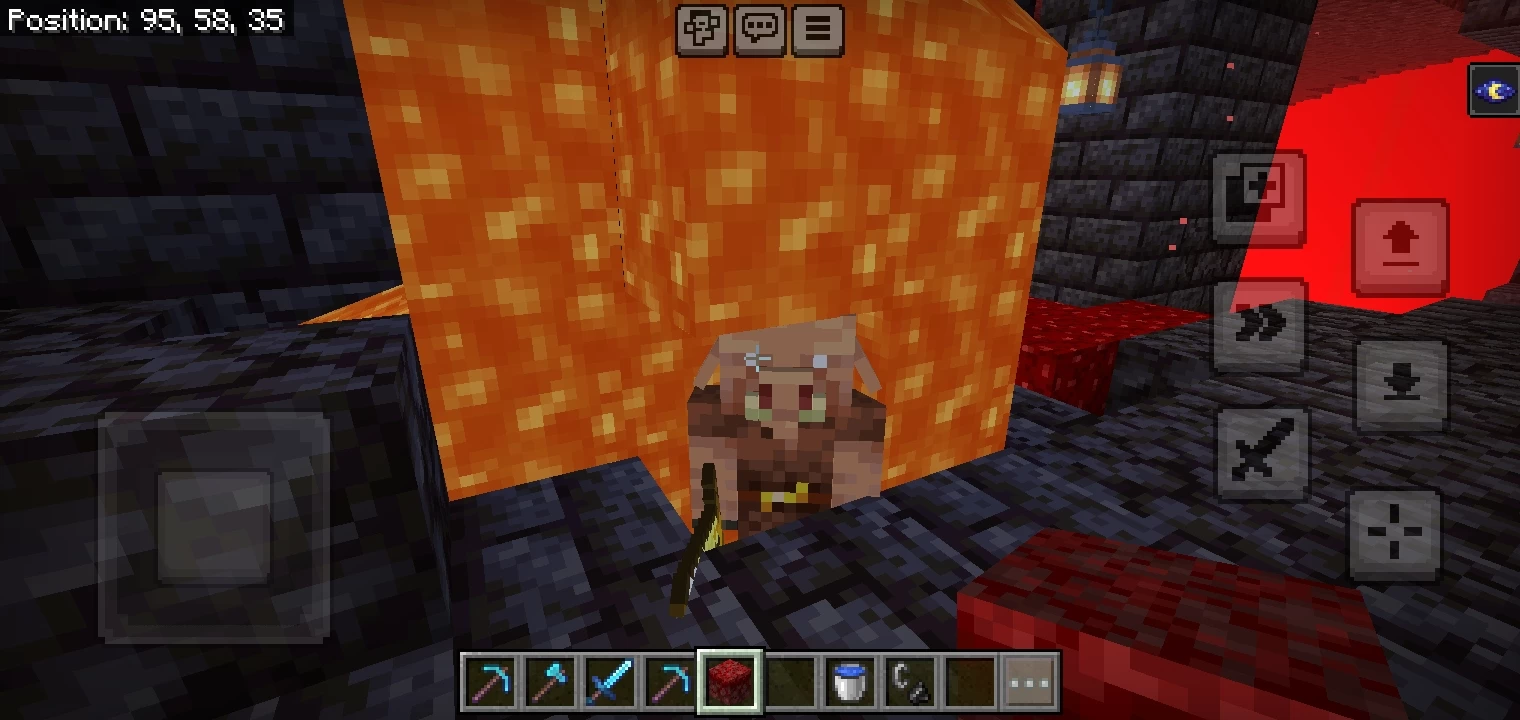Tap the night vision eye icon
The height and width of the screenshot is (720, 1520).
[x=1493, y=91]
